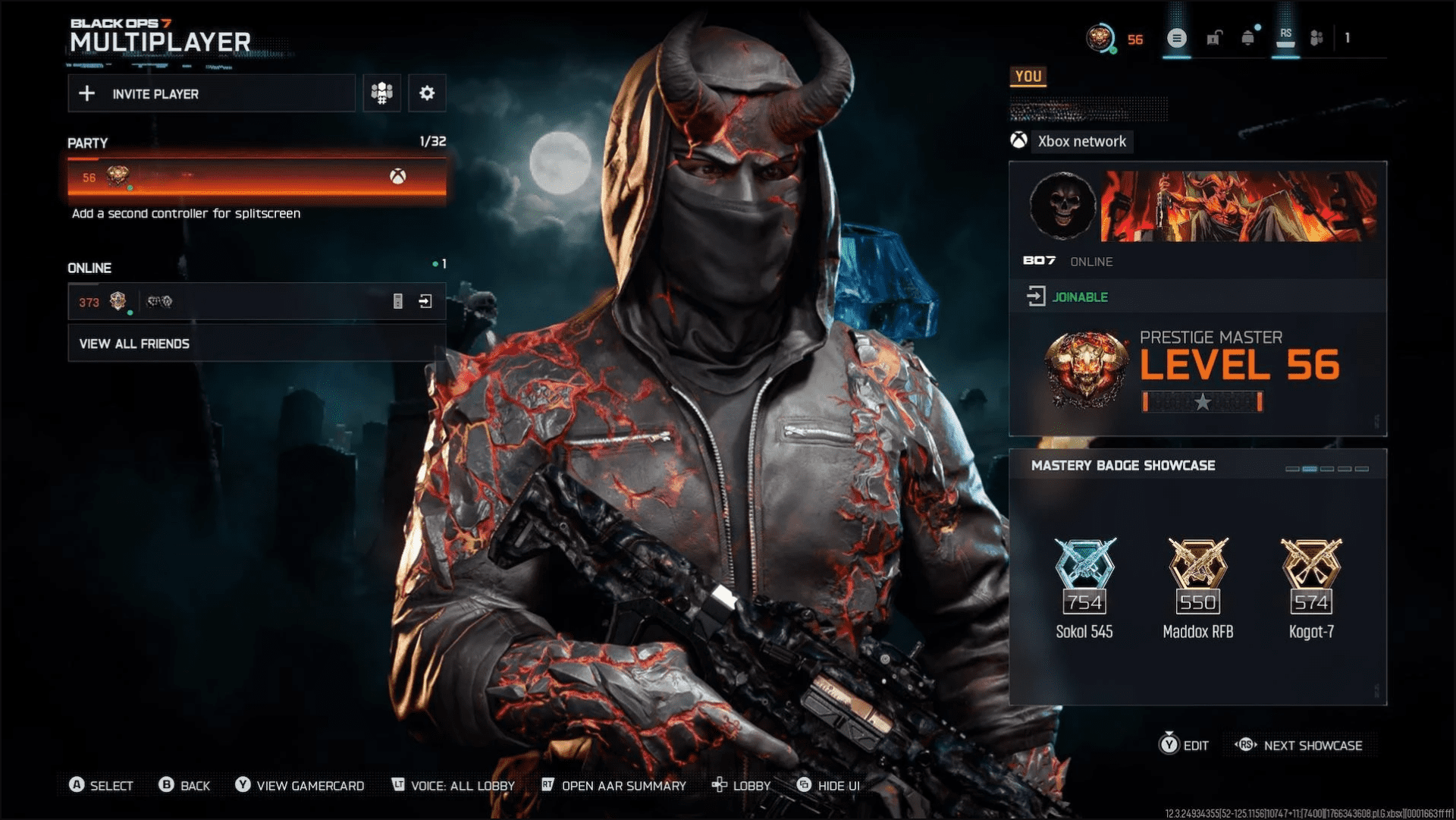
Task: Open lobby settings with the gear icon
Action: [x=427, y=93]
